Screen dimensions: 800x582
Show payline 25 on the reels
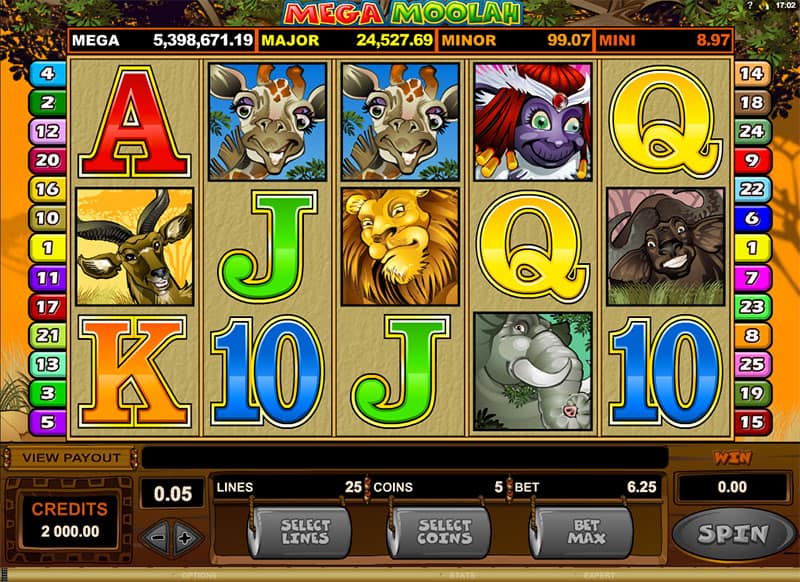[750, 364]
